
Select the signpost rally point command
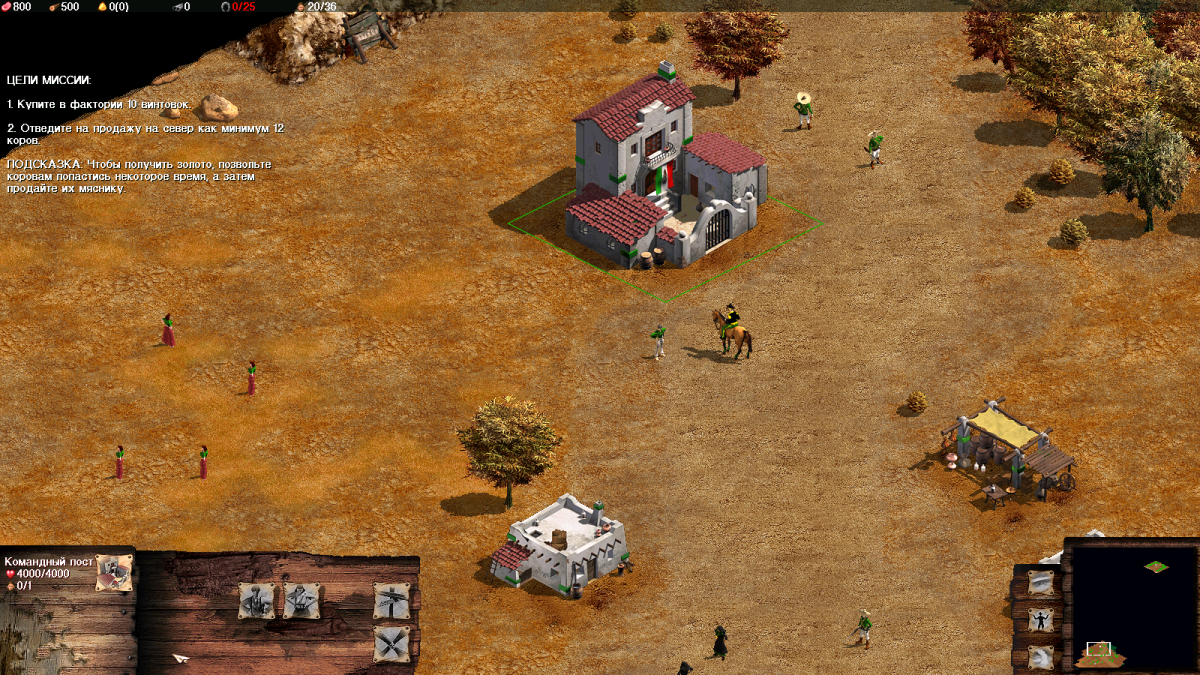391,600
